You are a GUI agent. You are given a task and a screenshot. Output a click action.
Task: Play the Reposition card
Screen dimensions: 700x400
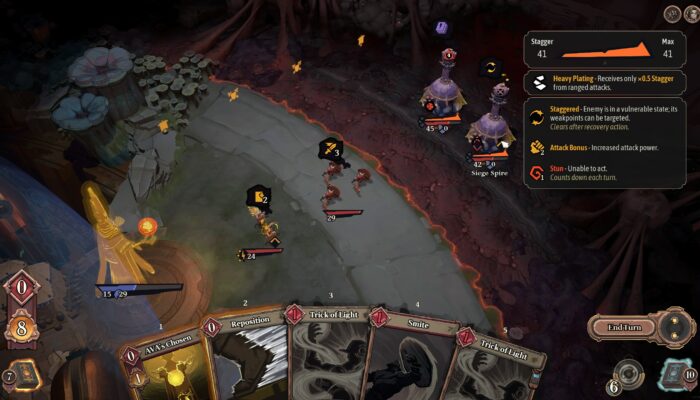(x=243, y=360)
